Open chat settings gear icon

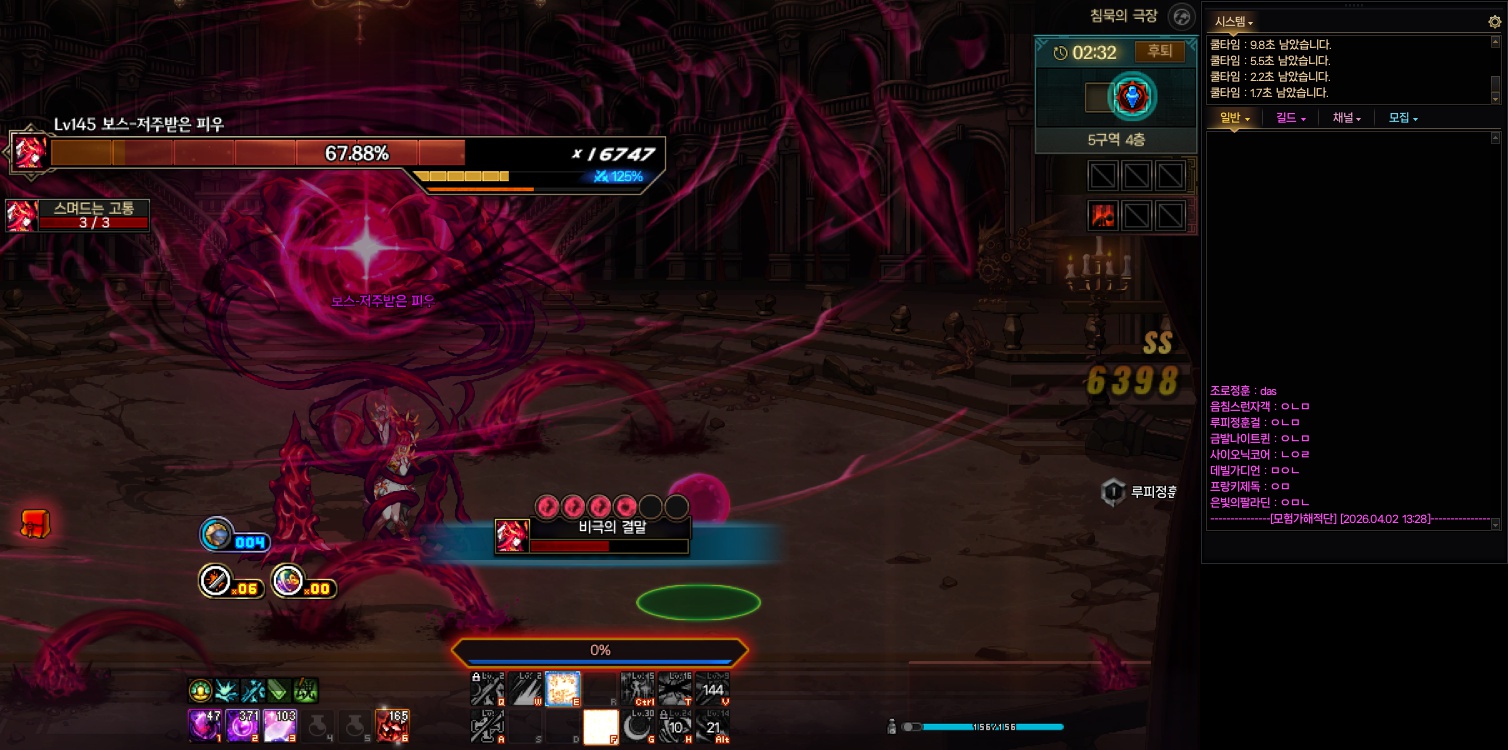1495,21
